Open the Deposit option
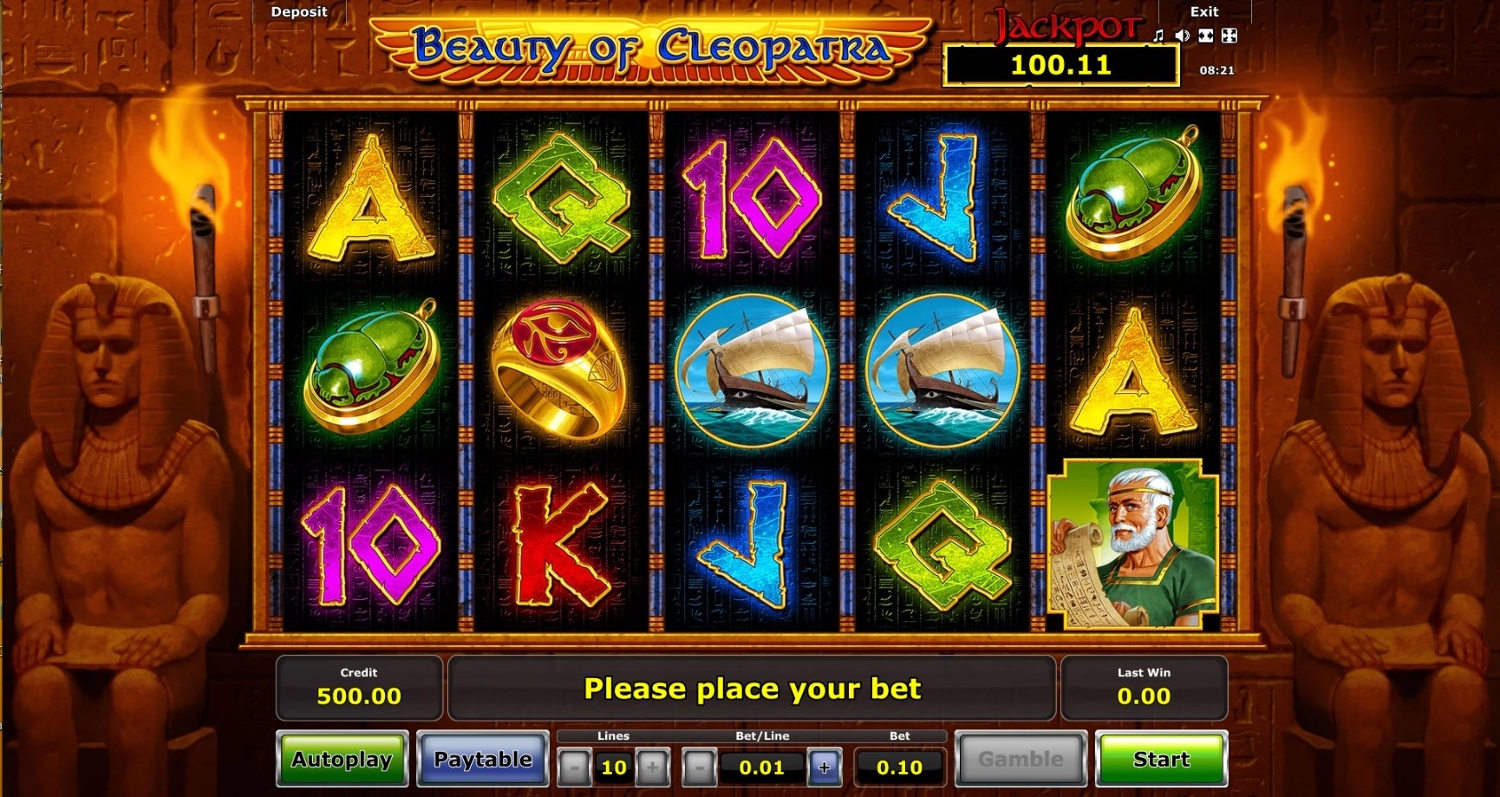 click(299, 12)
